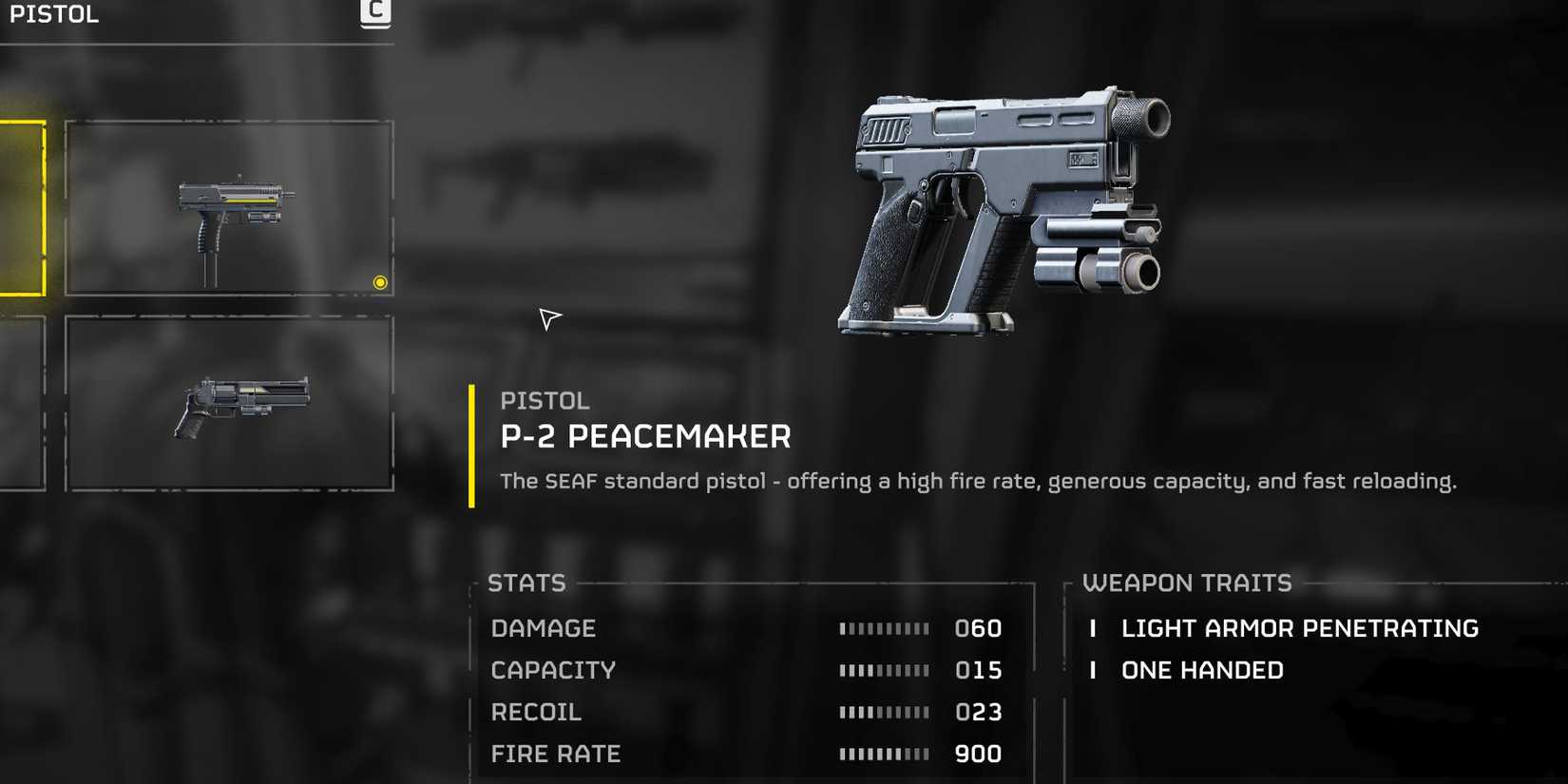Select the yellow-highlighted weapon slot
The height and width of the screenshot is (784, 1568).
click(21, 208)
